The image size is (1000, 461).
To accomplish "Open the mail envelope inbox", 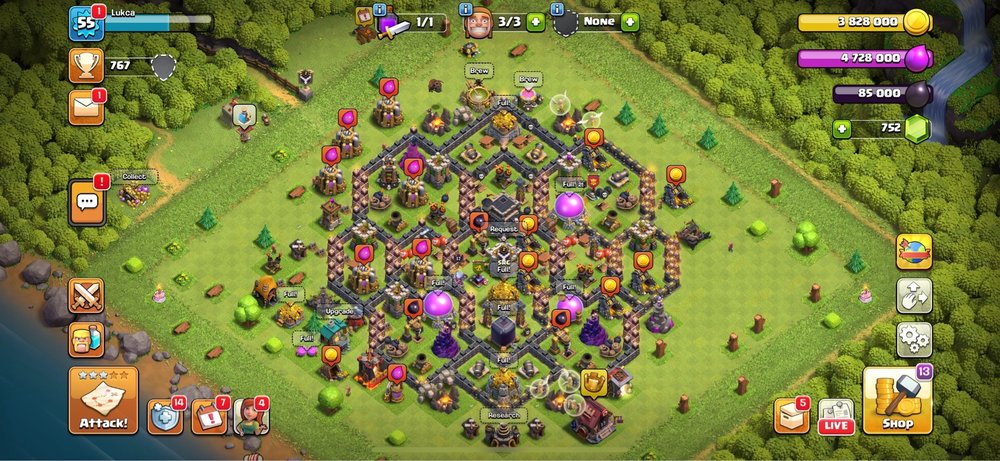I will coord(86,107).
